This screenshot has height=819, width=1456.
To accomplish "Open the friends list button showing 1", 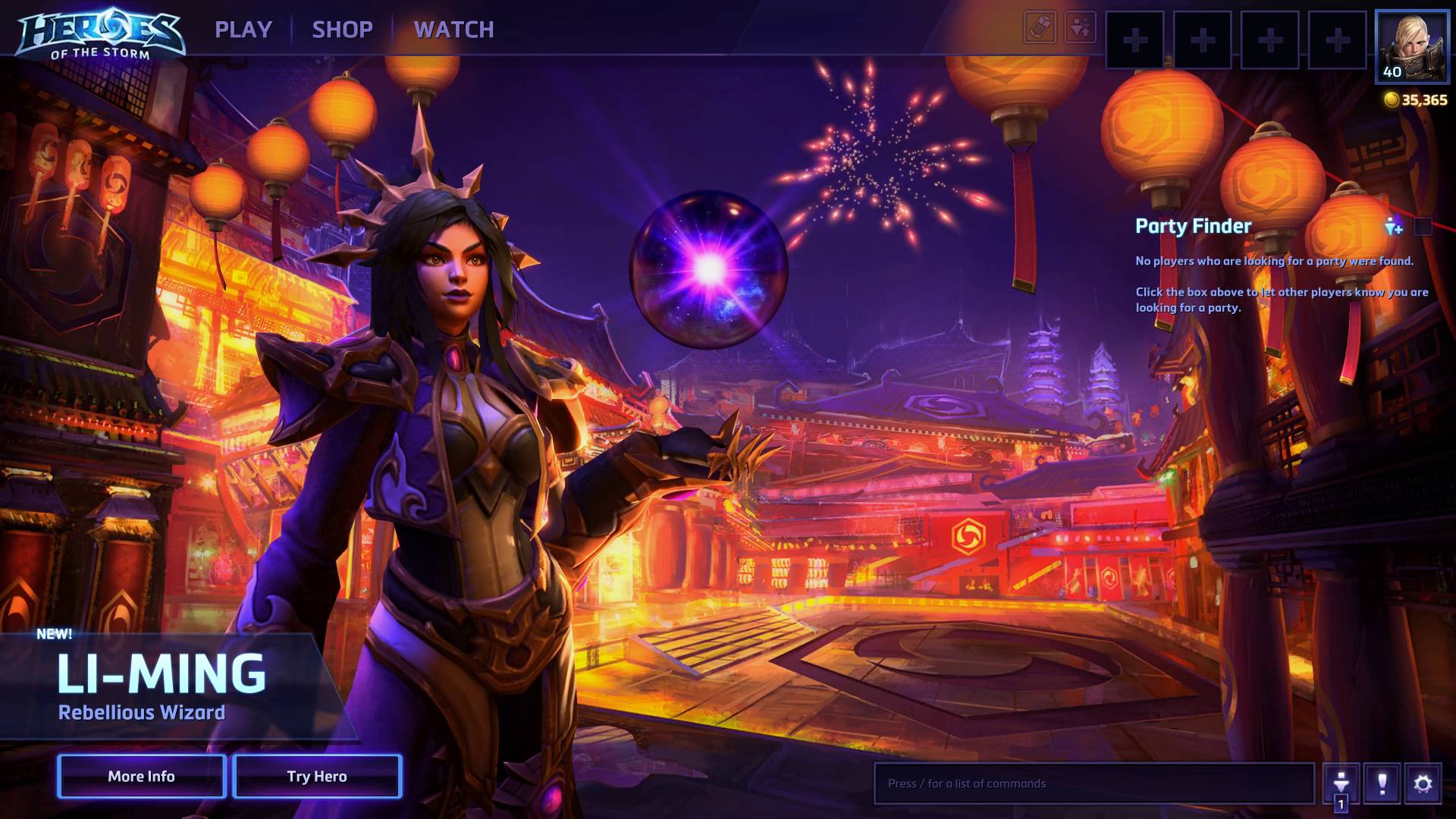I will pos(1341,784).
